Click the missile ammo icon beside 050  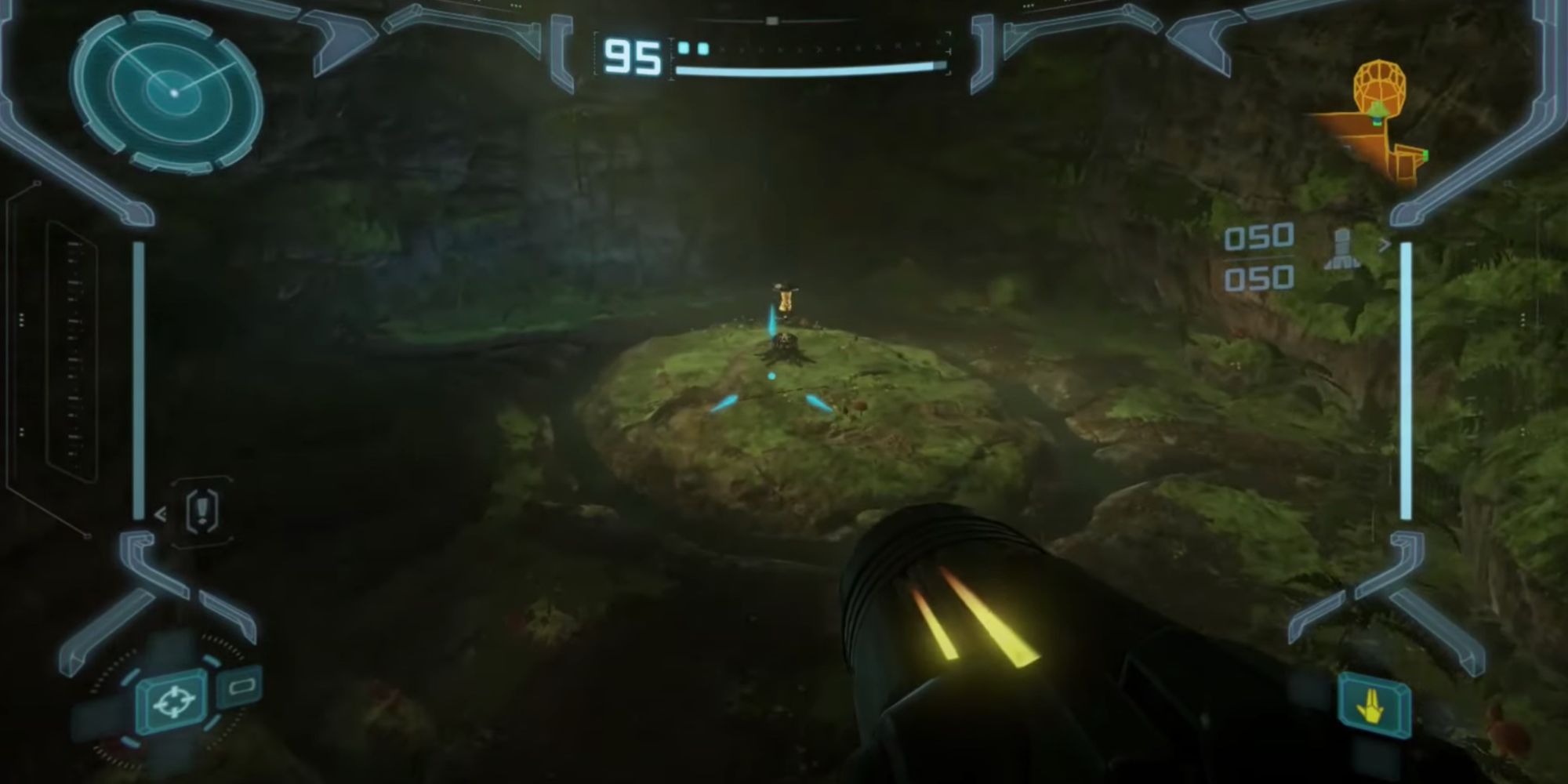1342,248
